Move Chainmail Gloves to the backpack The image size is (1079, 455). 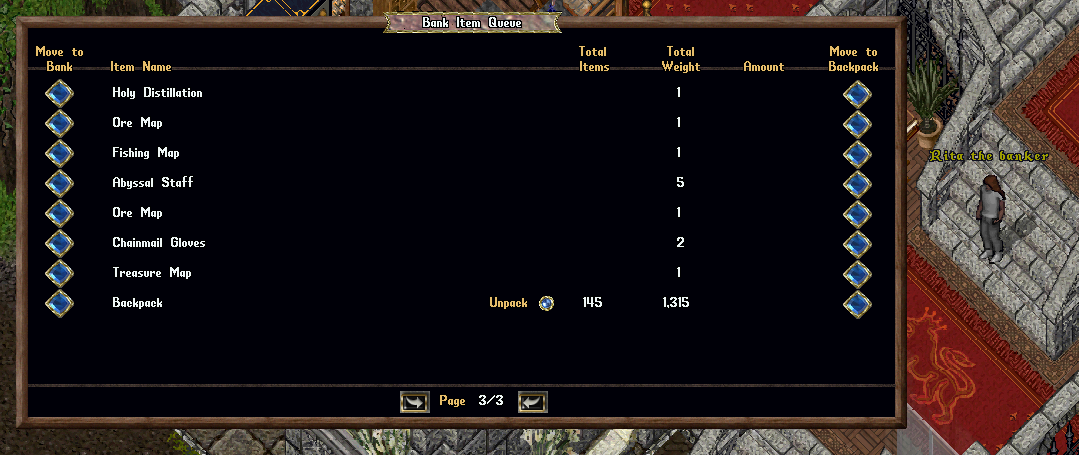(857, 244)
